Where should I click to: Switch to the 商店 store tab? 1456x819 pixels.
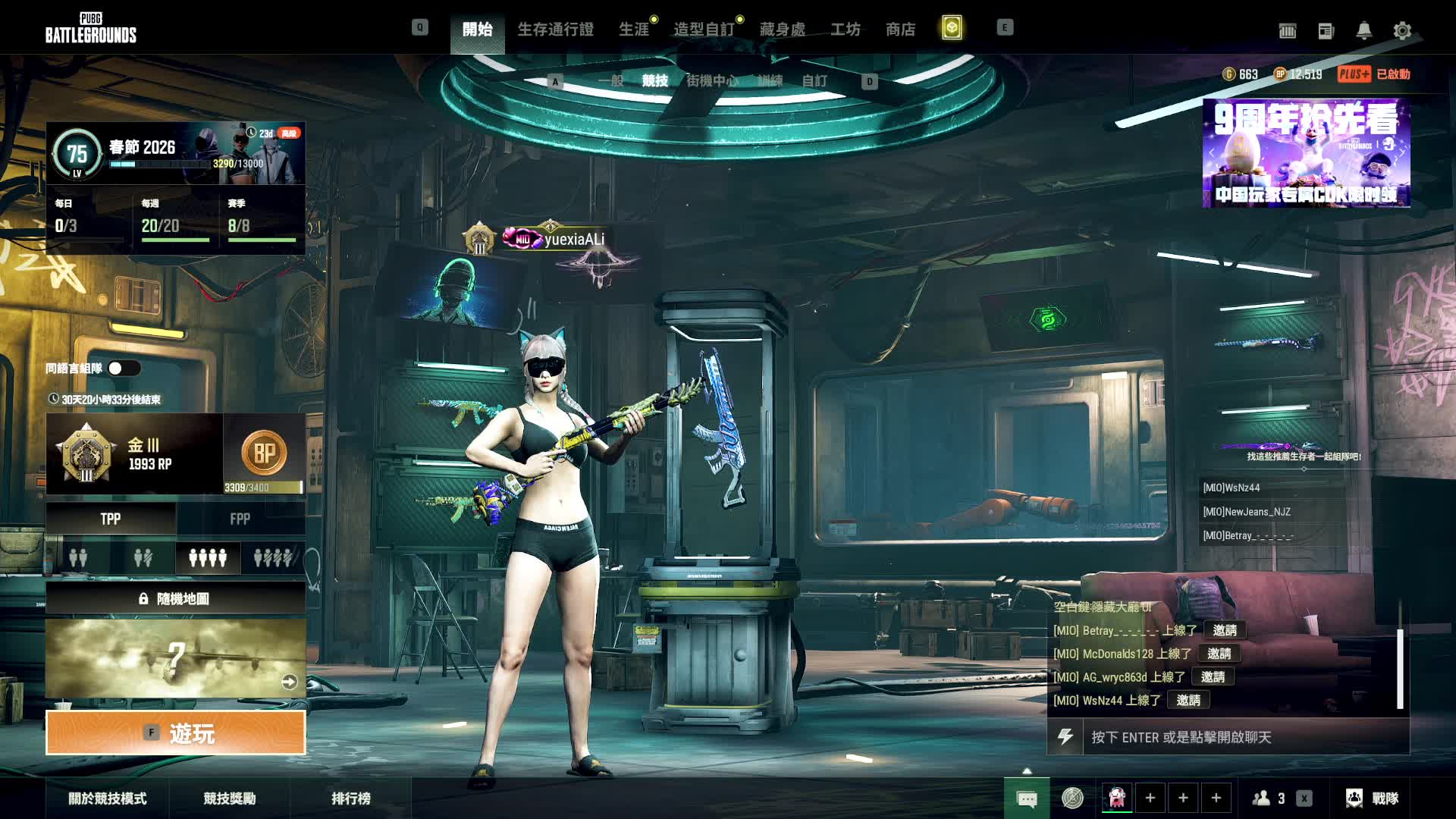[x=900, y=30]
